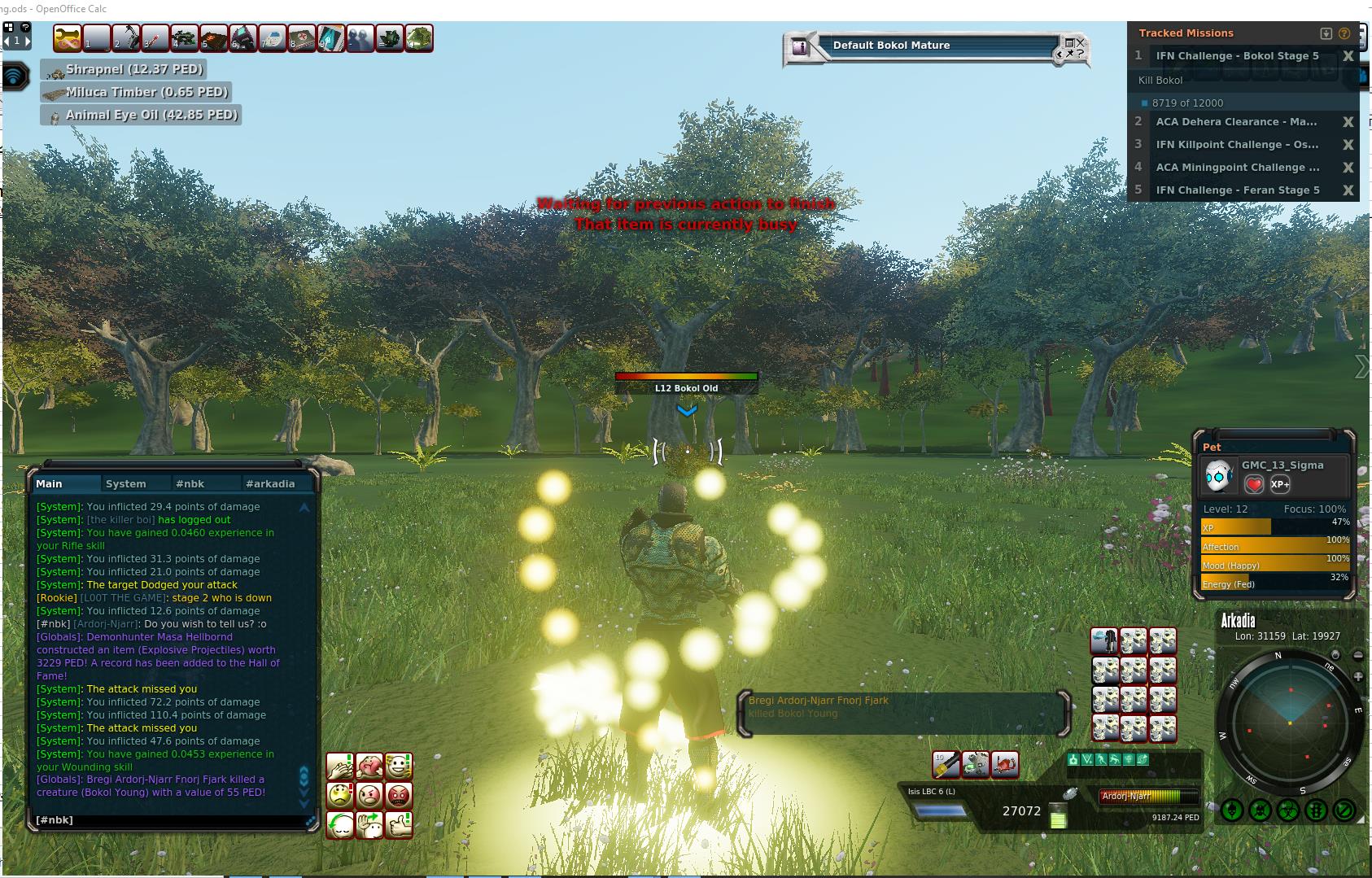
Task: Click the pet's heart button
Action: [x=1254, y=484]
